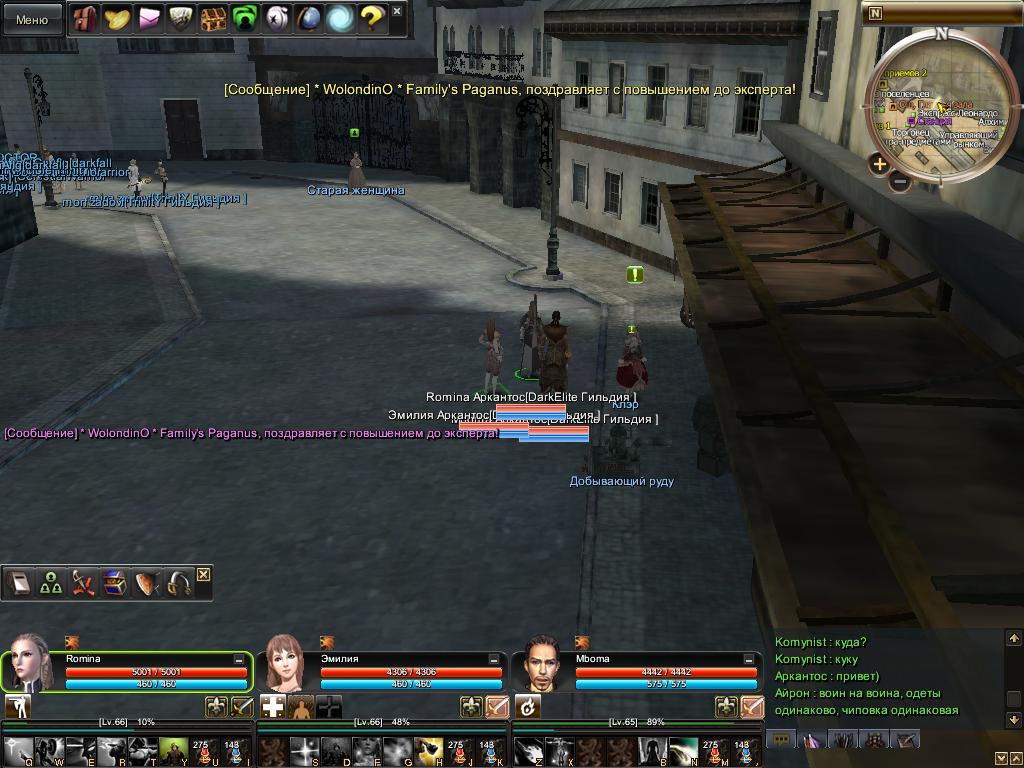Zoom out the minimap with minus button
Image resolution: width=1024 pixels, height=768 pixels.
point(899,182)
